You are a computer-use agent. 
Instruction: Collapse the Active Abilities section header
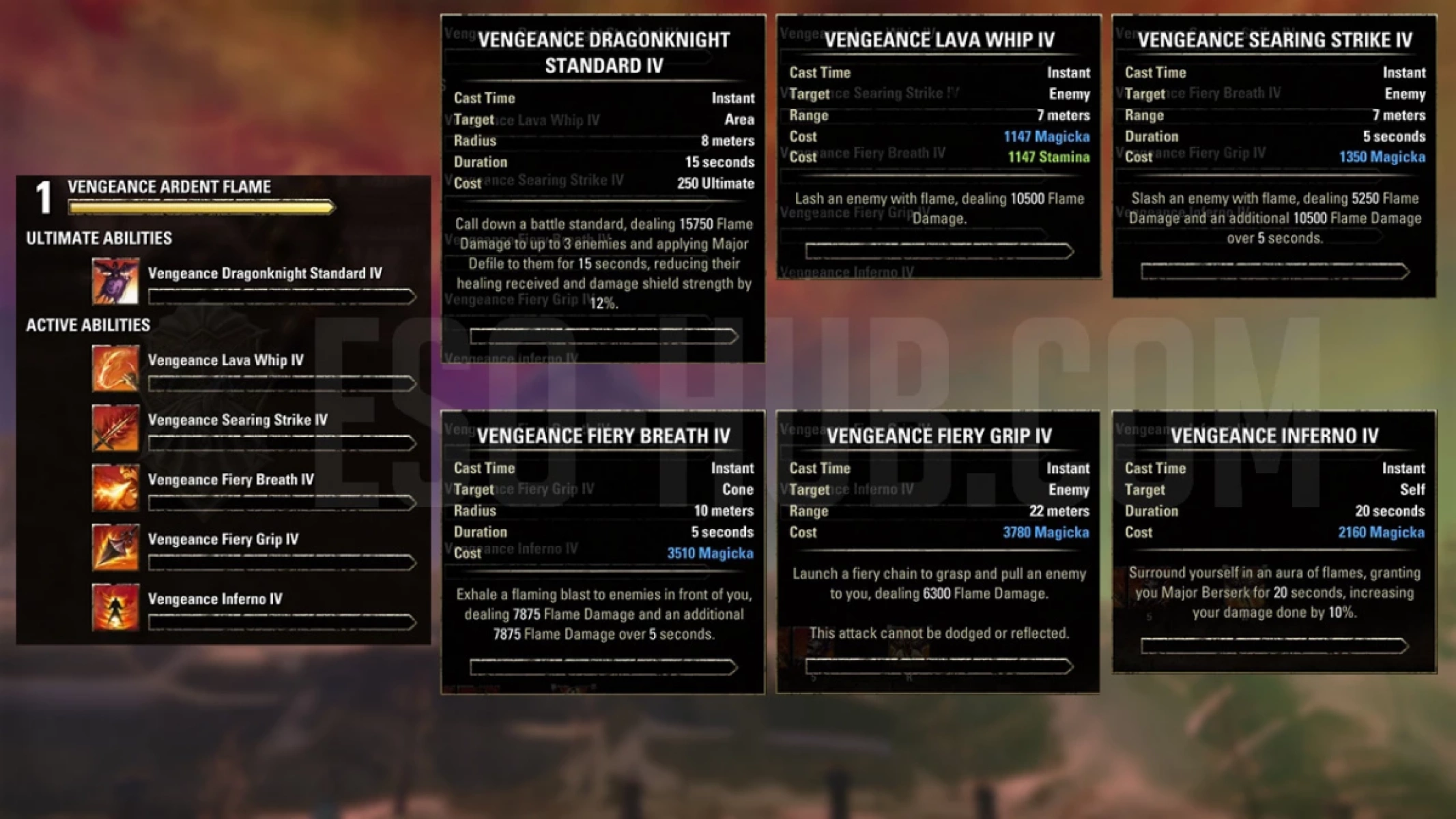click(87, 325)
